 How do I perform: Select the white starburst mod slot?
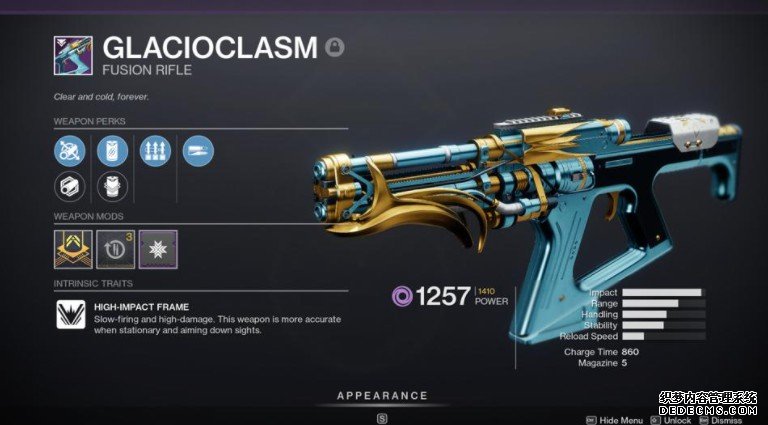[156, 250]
